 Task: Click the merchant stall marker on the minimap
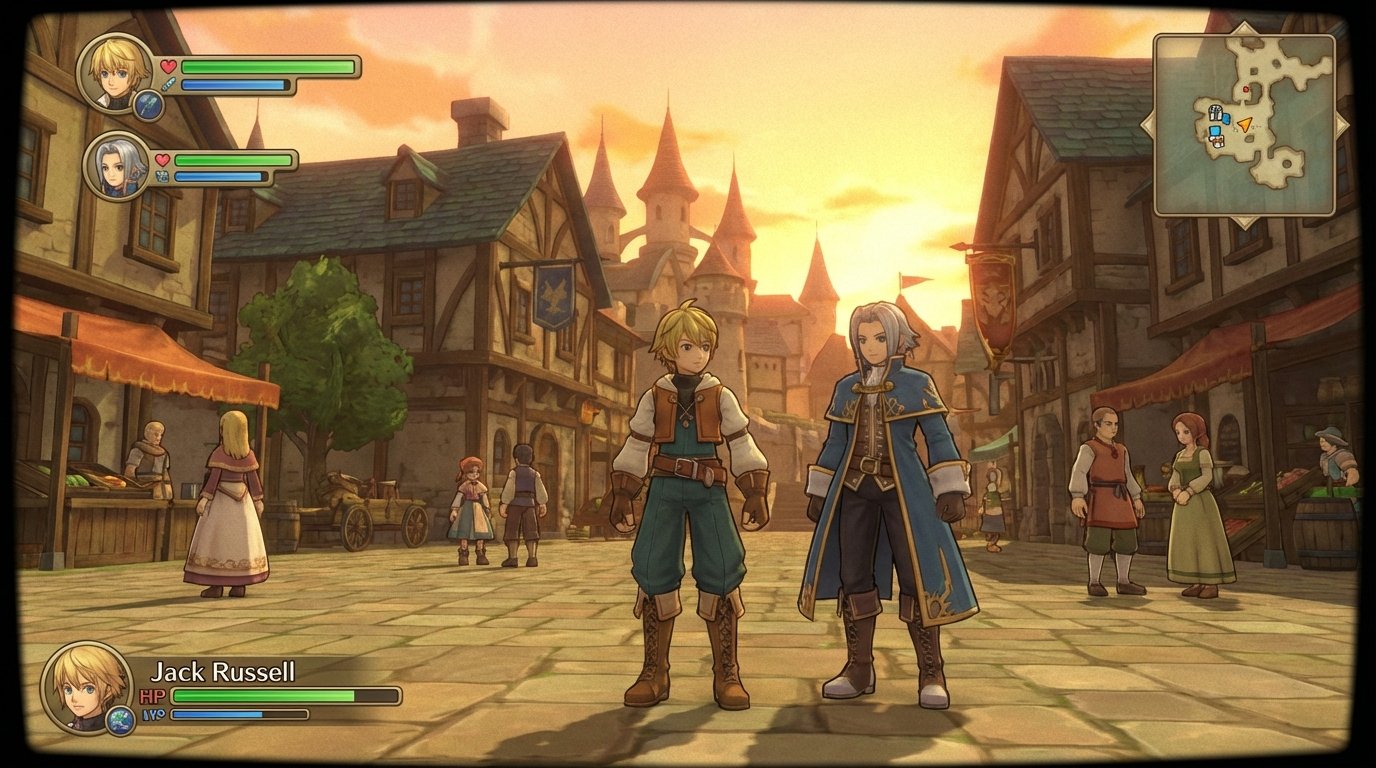1218,140
